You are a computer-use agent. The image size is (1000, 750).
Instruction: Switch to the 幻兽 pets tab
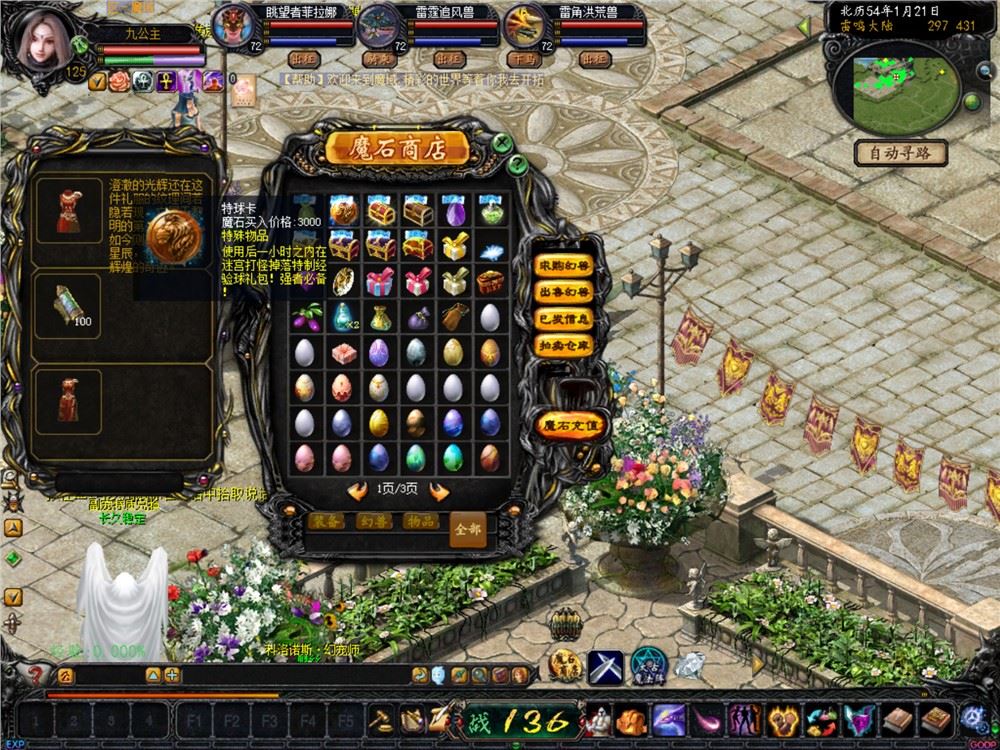(372, 522)
